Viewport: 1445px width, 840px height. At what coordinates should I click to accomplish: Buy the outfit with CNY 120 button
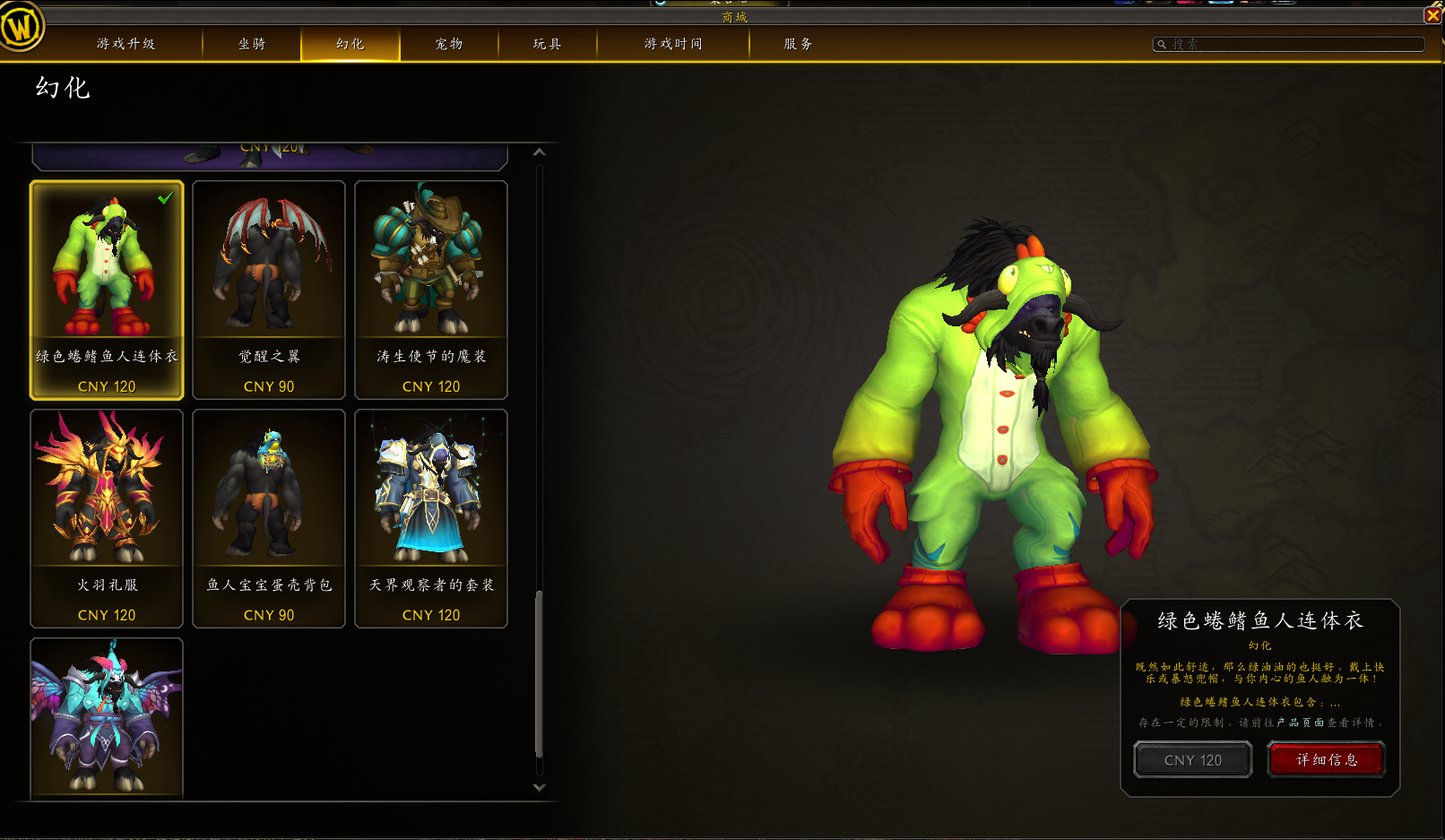click(1192, 760)
